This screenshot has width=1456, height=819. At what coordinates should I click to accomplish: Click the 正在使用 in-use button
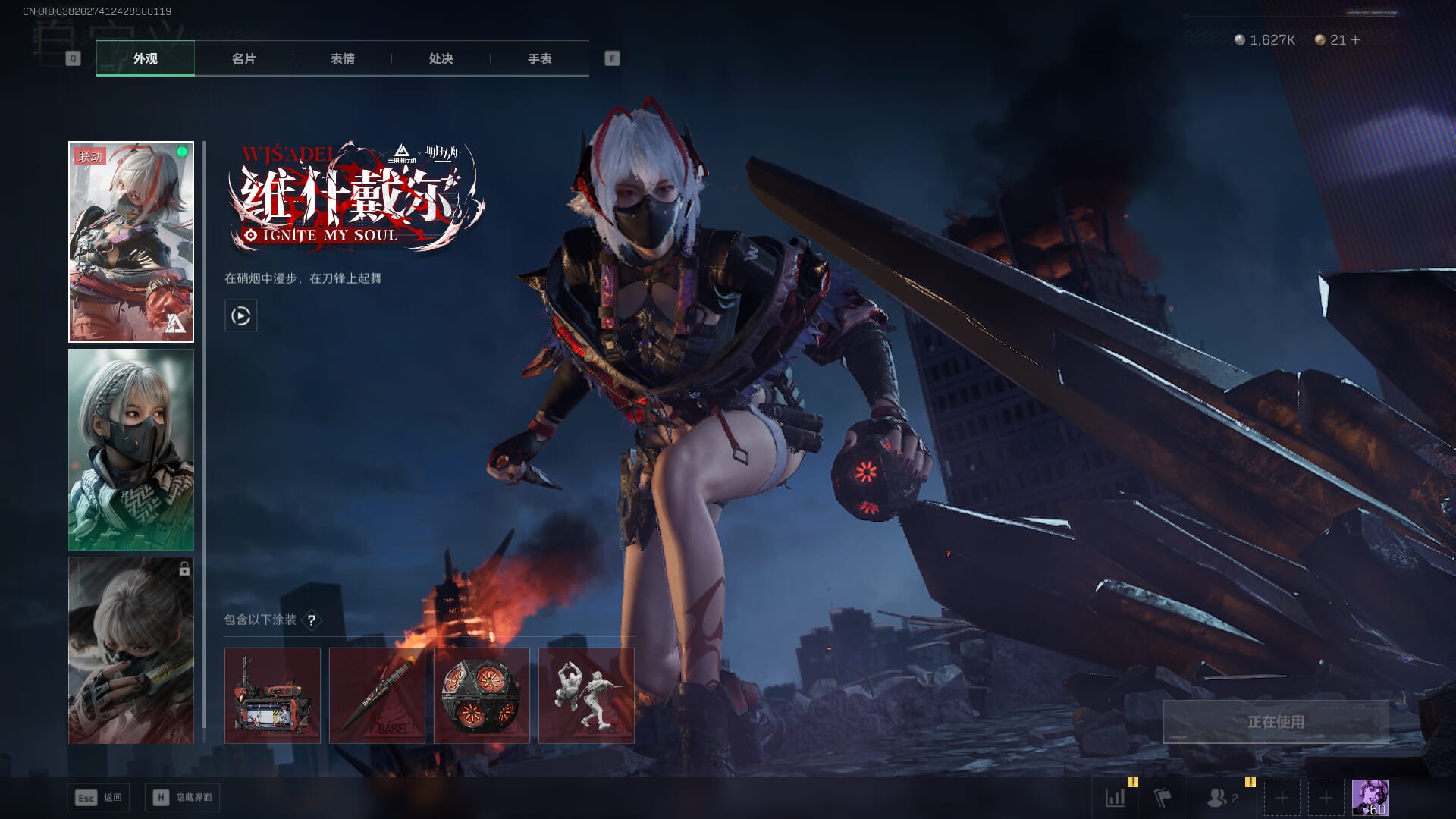[1276, 722]
